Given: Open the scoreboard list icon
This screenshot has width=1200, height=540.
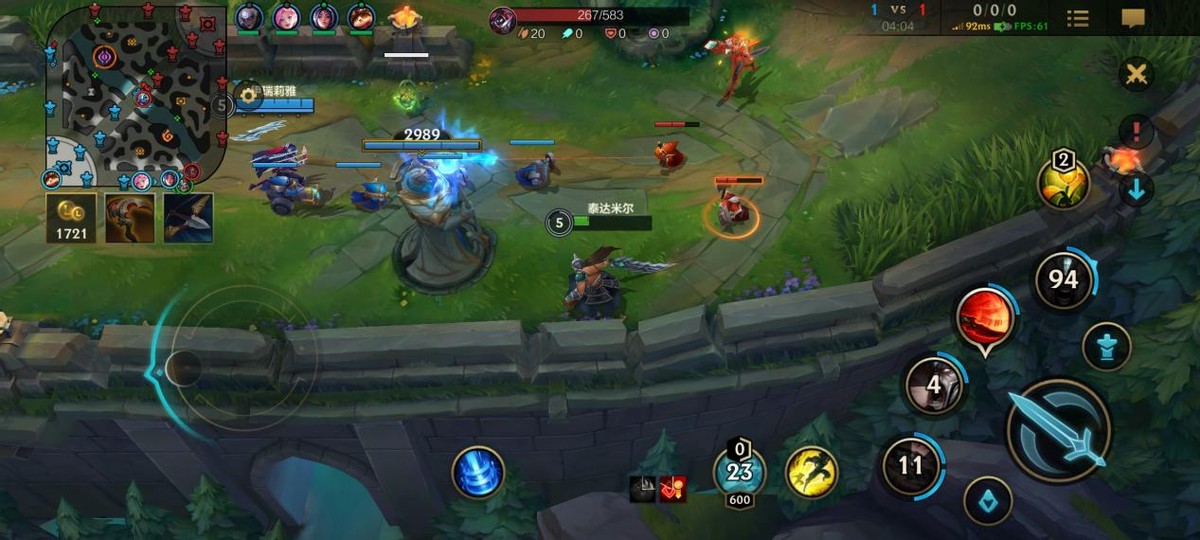Looking at the screenshot, I should coord(1078,18).
